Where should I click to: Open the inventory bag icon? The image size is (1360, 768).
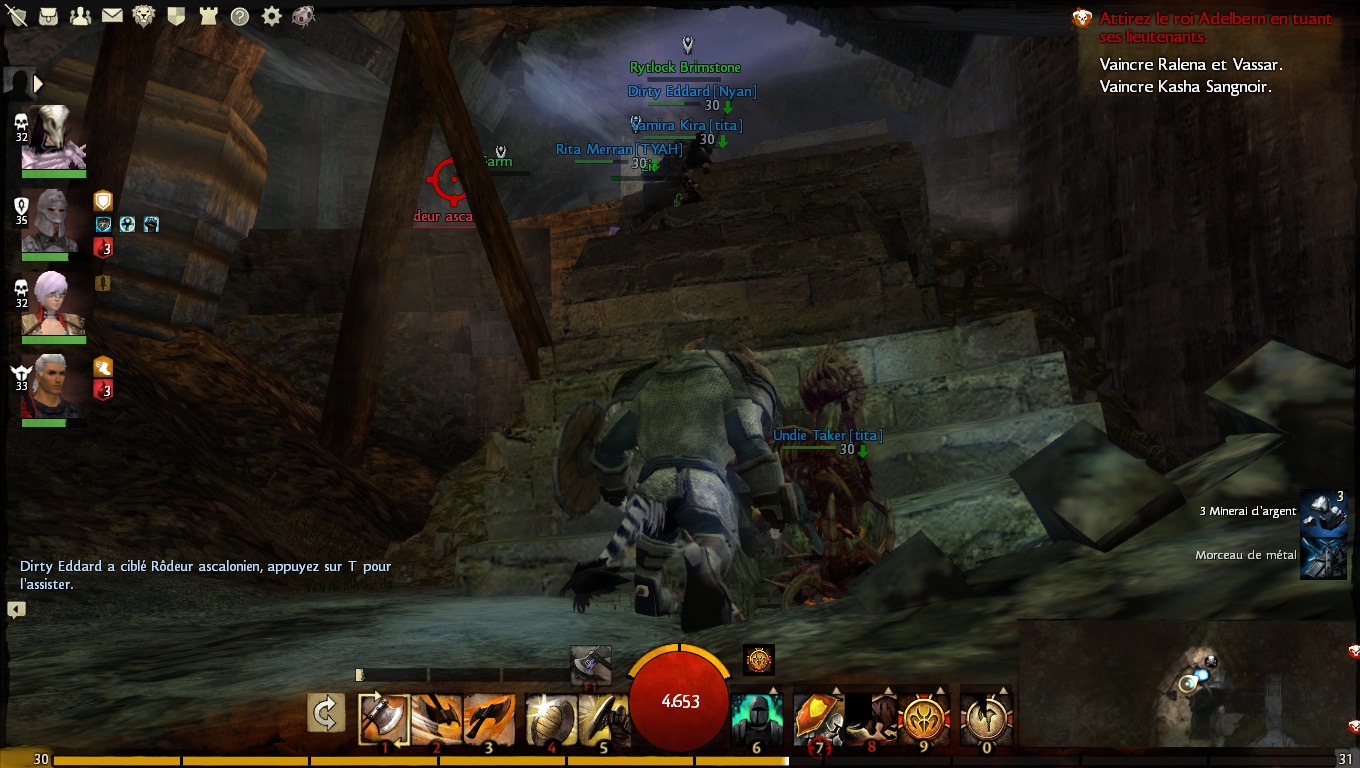pos(48,16)
